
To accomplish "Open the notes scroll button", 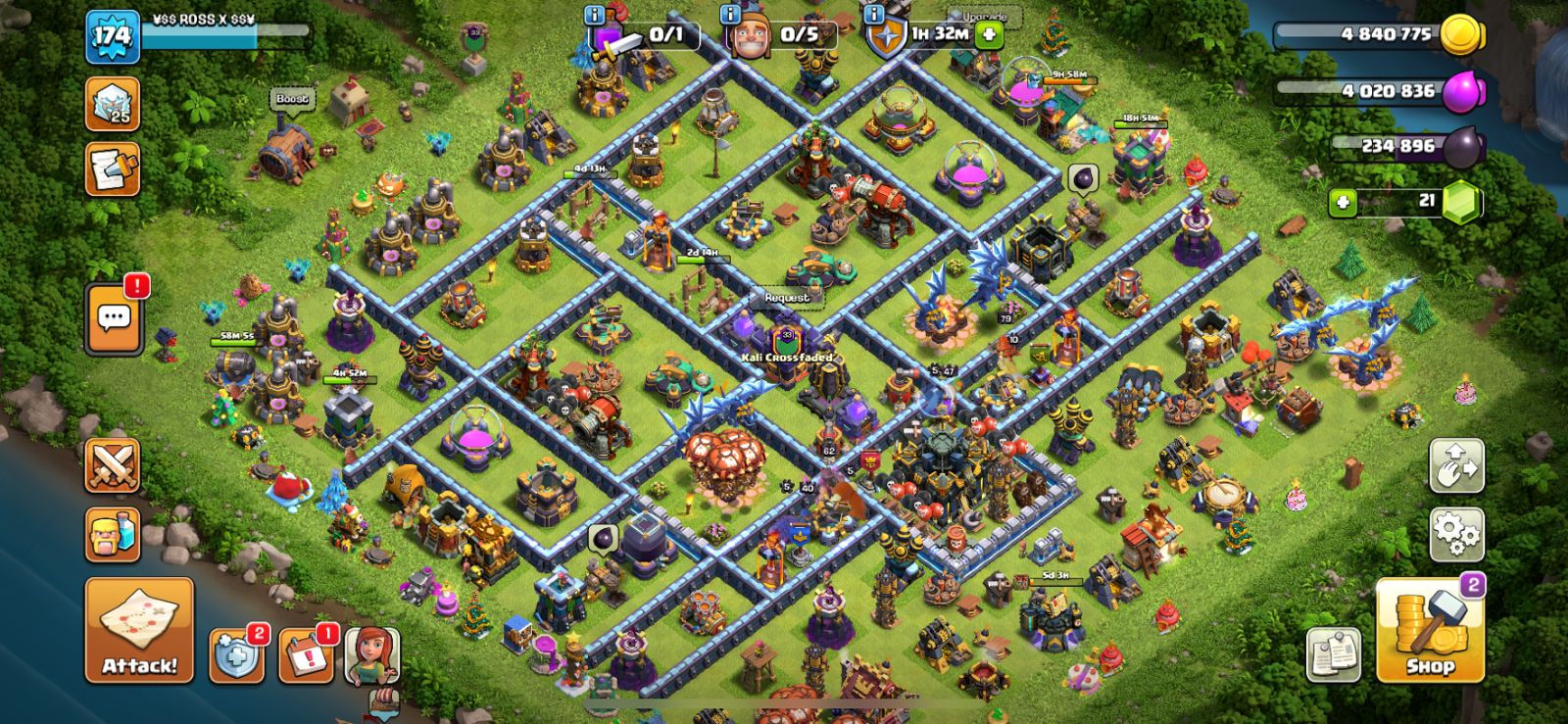I will coord(1334,654).
